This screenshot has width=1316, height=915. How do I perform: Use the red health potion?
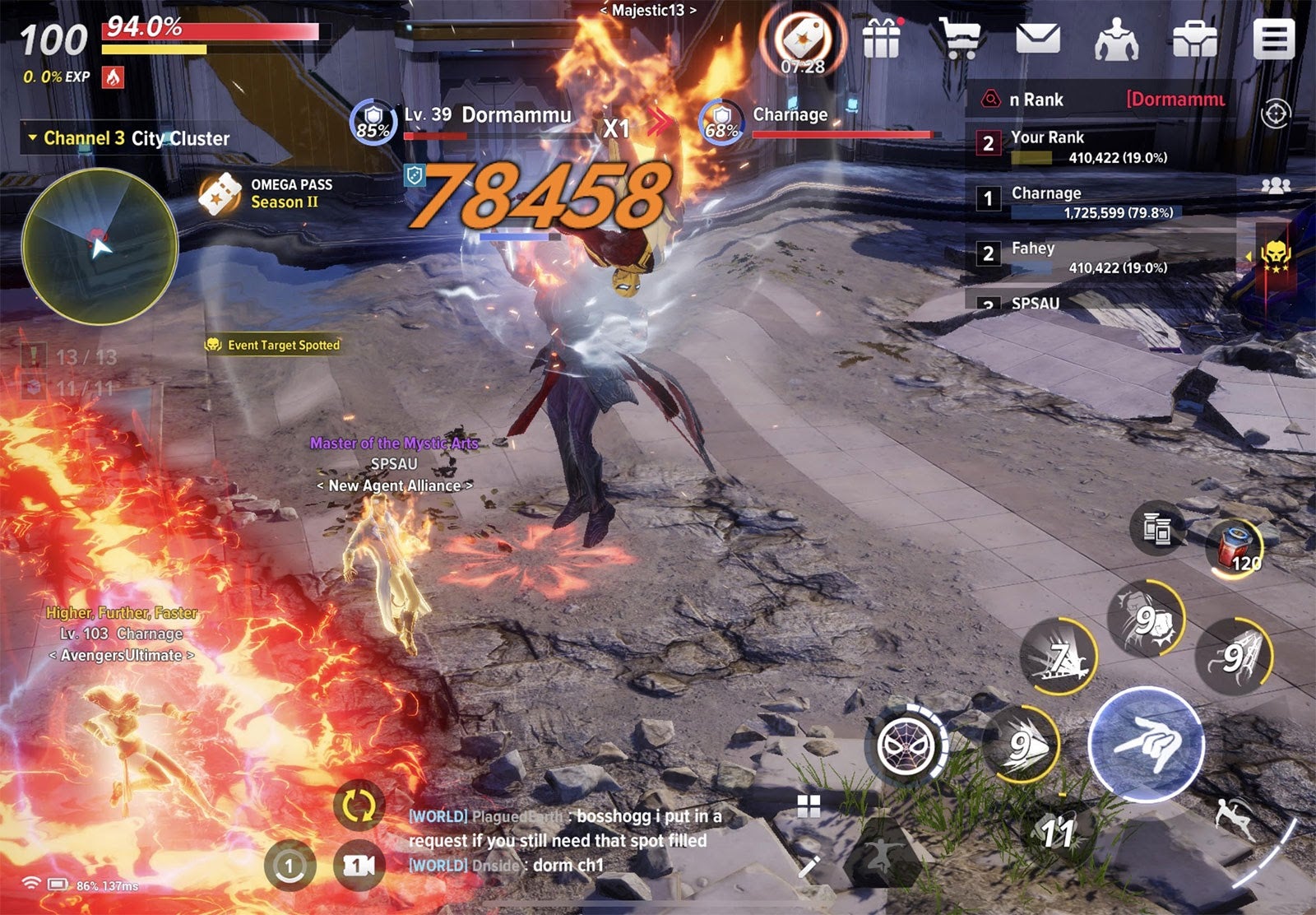(1234, 548)
